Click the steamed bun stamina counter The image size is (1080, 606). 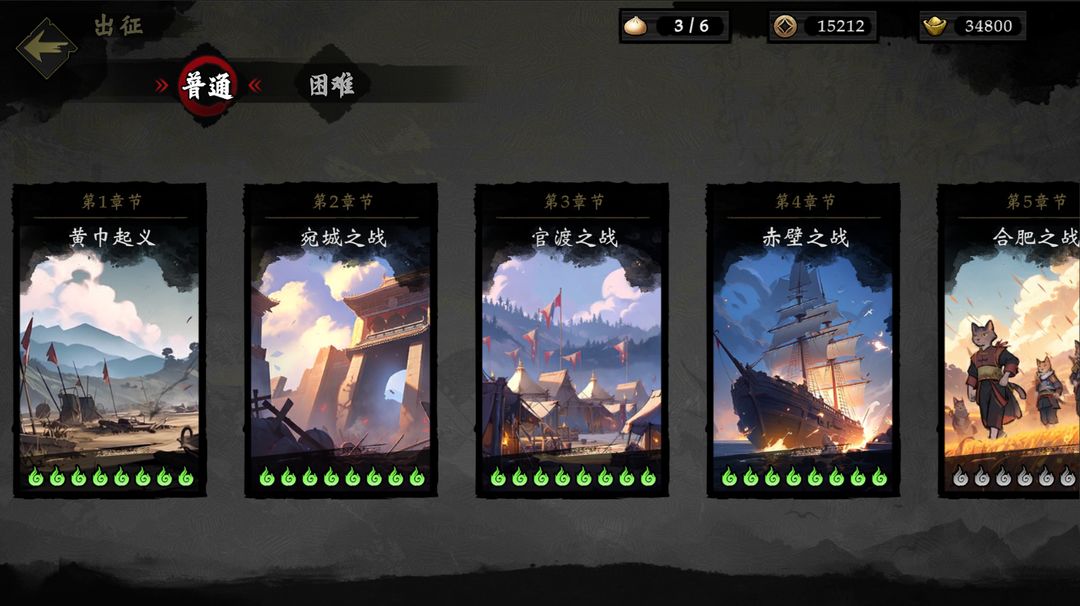pos(675,26)
